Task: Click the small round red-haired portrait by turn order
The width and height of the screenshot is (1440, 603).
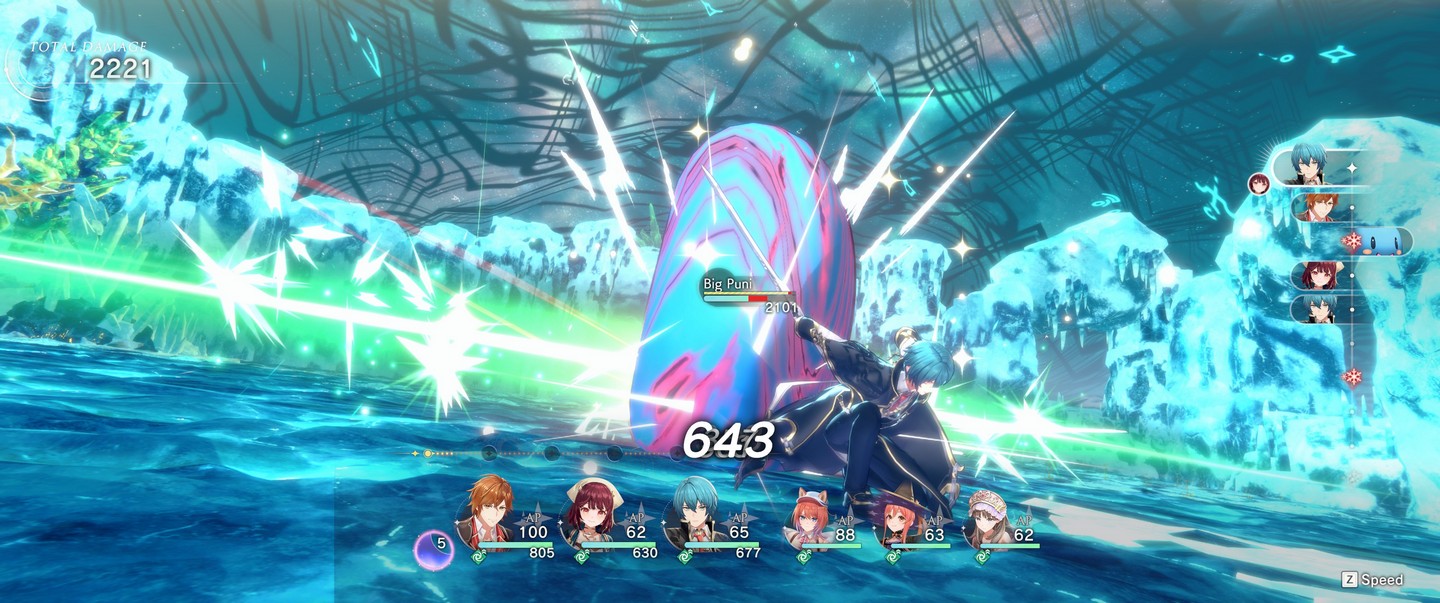Action: [1258, 182]
